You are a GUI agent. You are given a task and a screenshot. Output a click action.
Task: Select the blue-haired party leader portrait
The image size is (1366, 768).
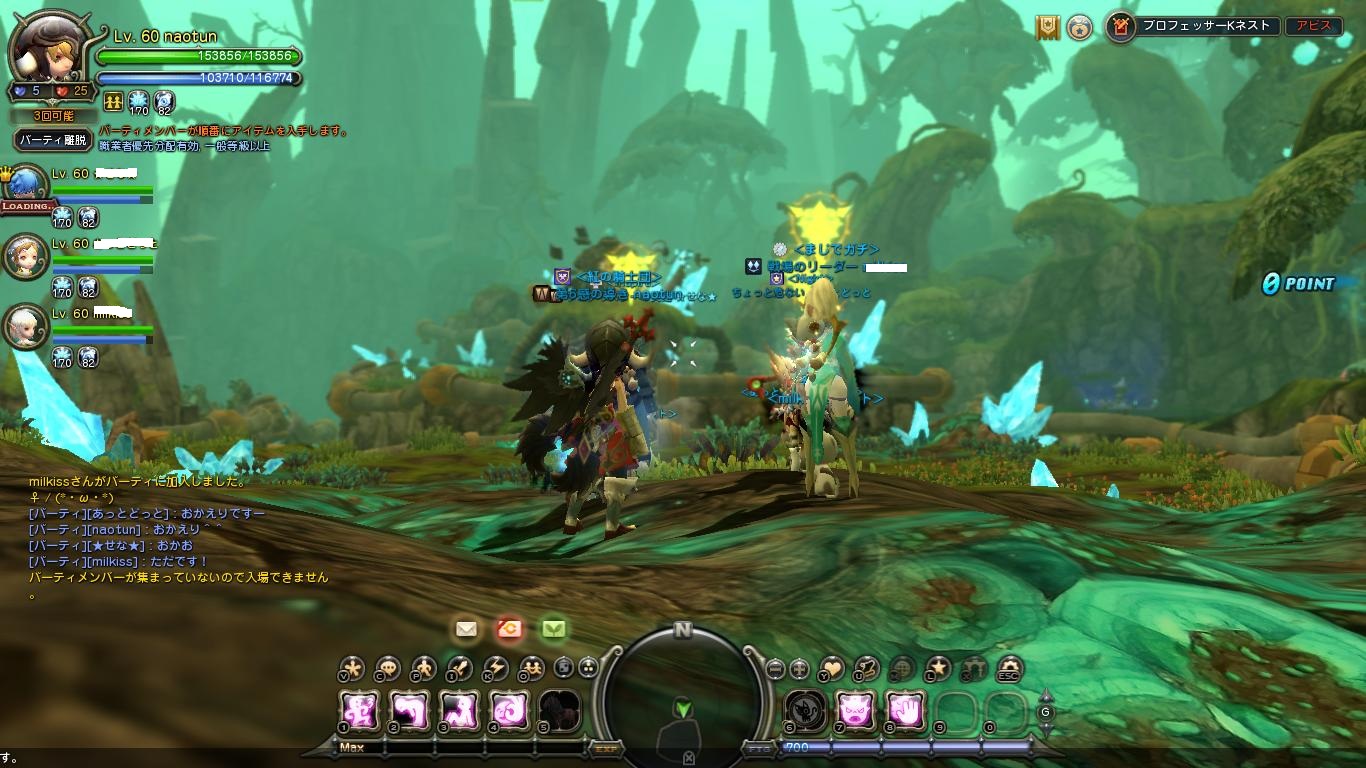(x=28, y=186)
